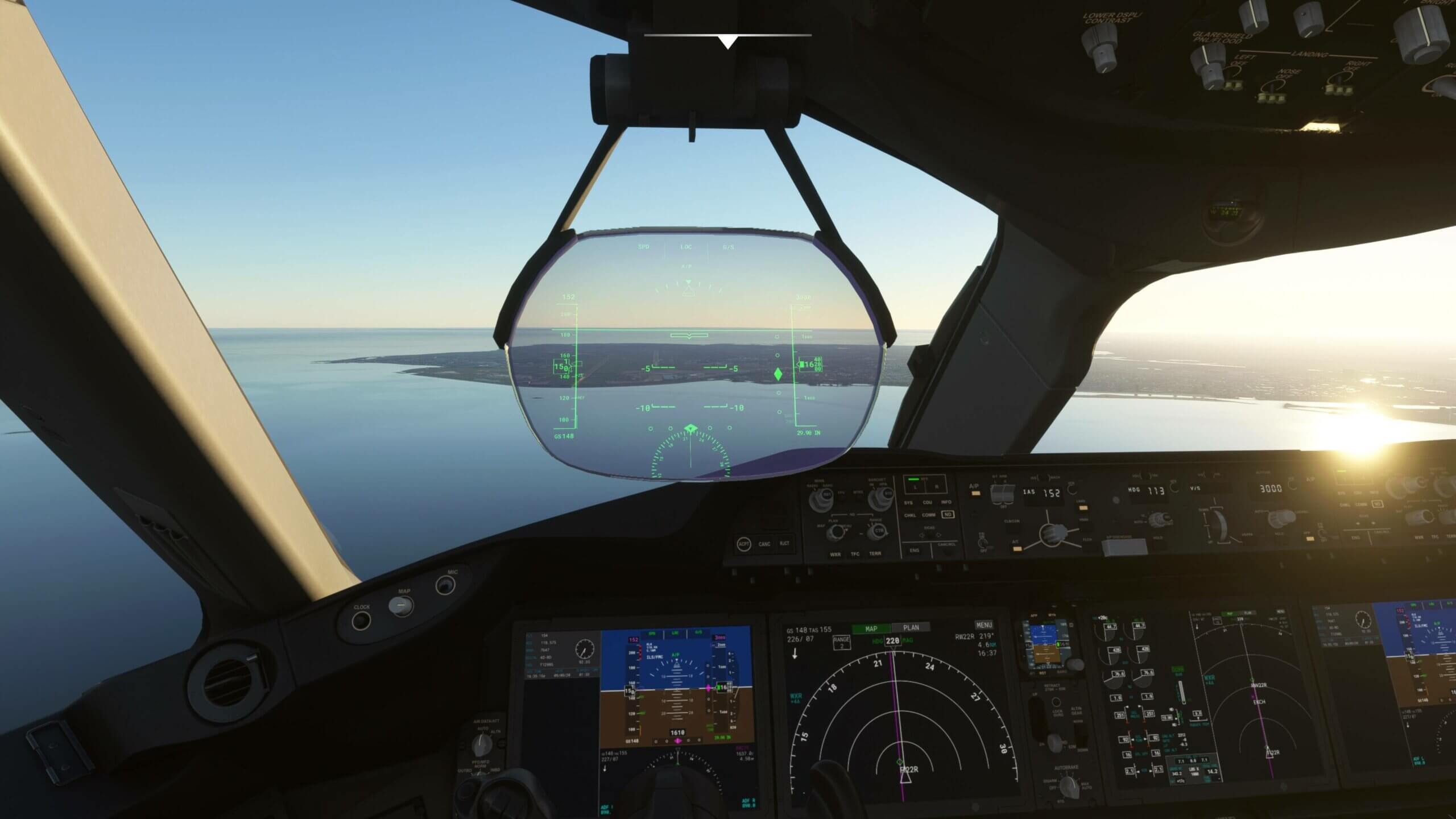
Task: Click the ENG display button
Action: pyautogui.click(x=914, y=551)
